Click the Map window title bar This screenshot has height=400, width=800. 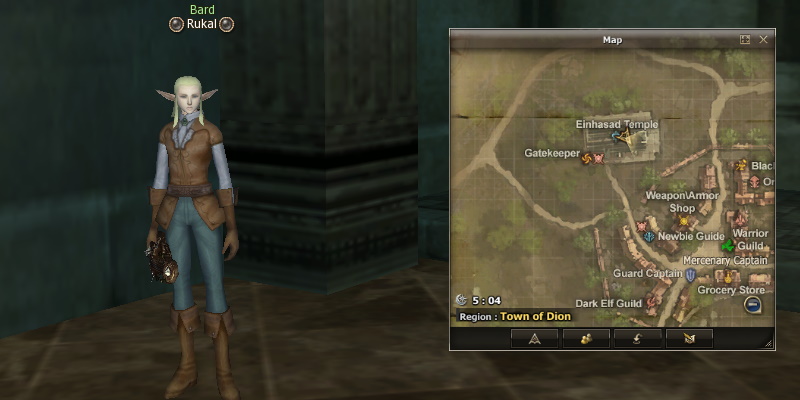point(612,40)
